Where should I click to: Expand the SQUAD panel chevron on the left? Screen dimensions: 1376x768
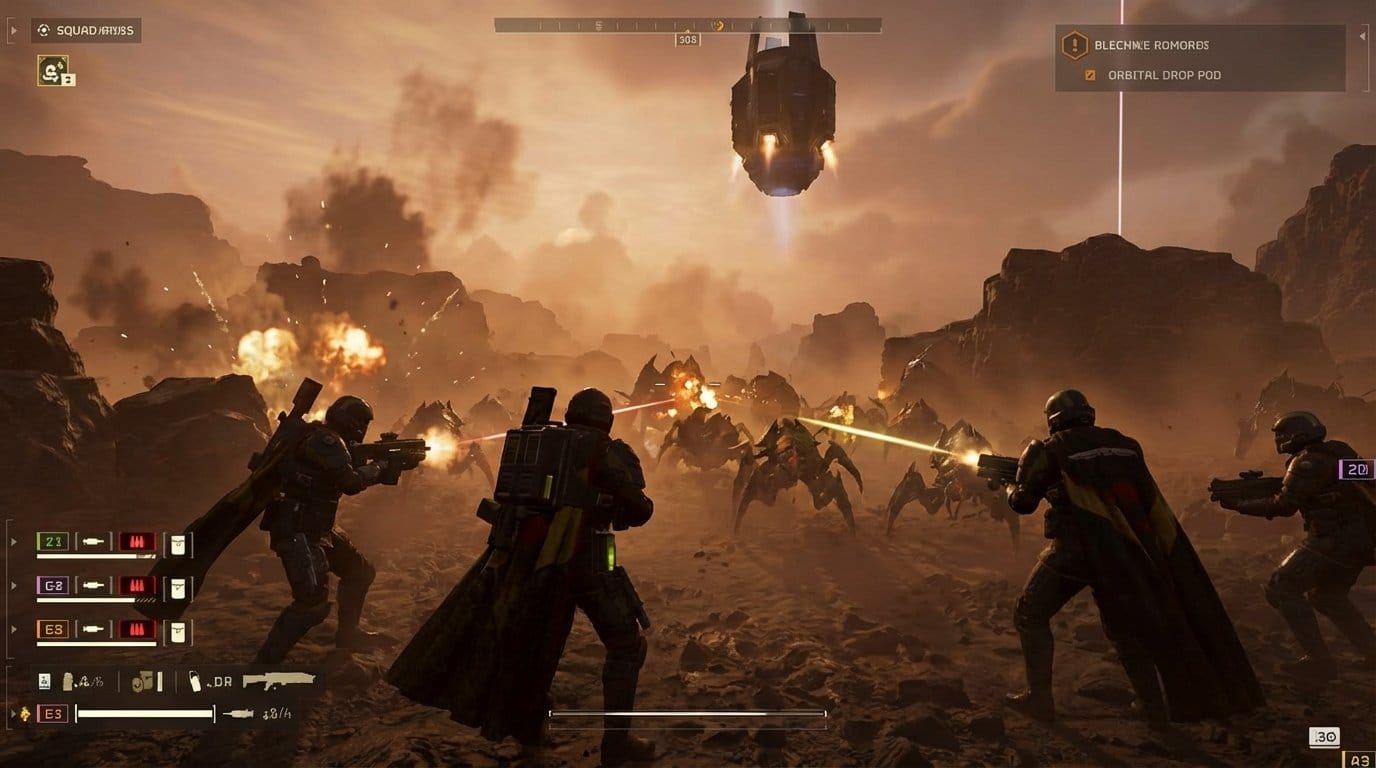click(14, 30)
